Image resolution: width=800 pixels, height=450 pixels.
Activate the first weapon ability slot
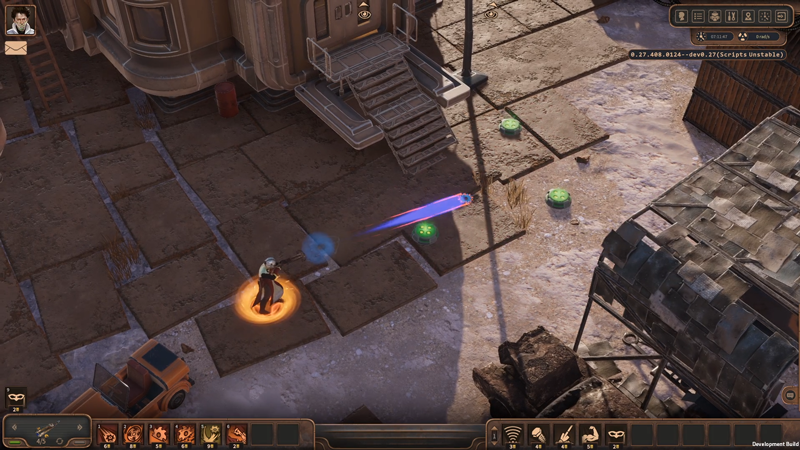pyautogui.click(x=107, y=434)
